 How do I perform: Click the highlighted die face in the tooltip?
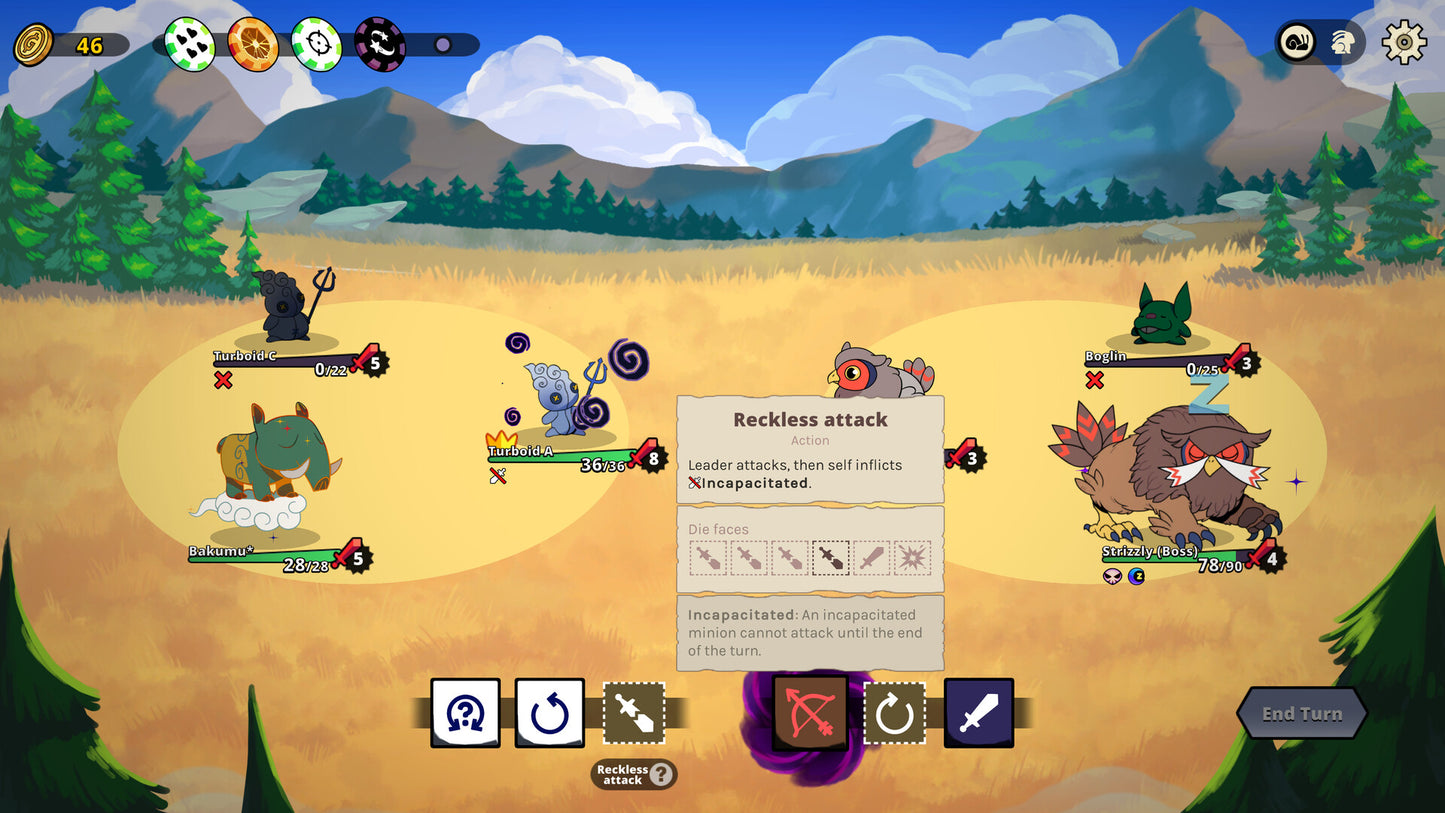tap(831, 558)
